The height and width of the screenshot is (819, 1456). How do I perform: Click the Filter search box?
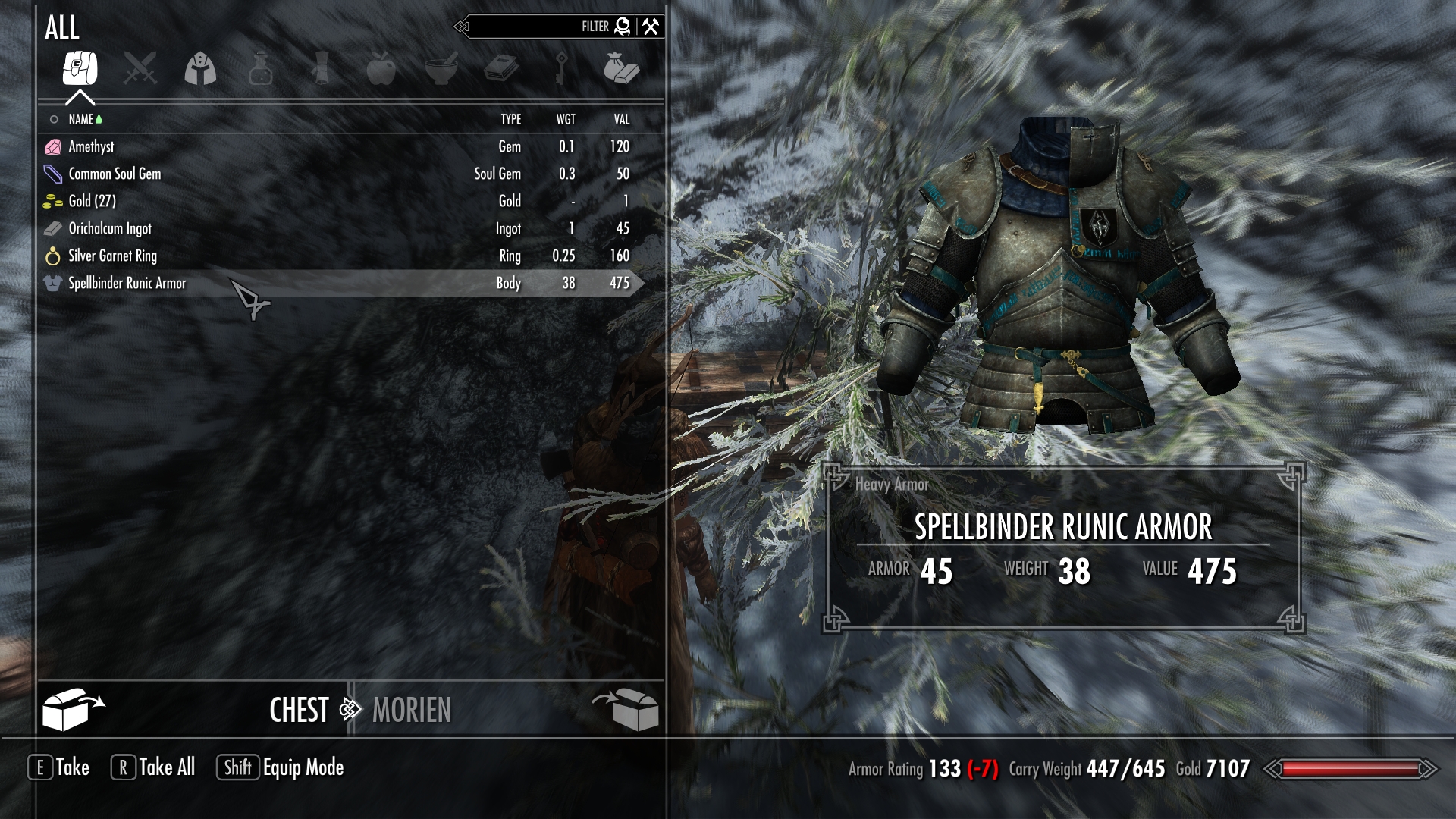point(531,27)
